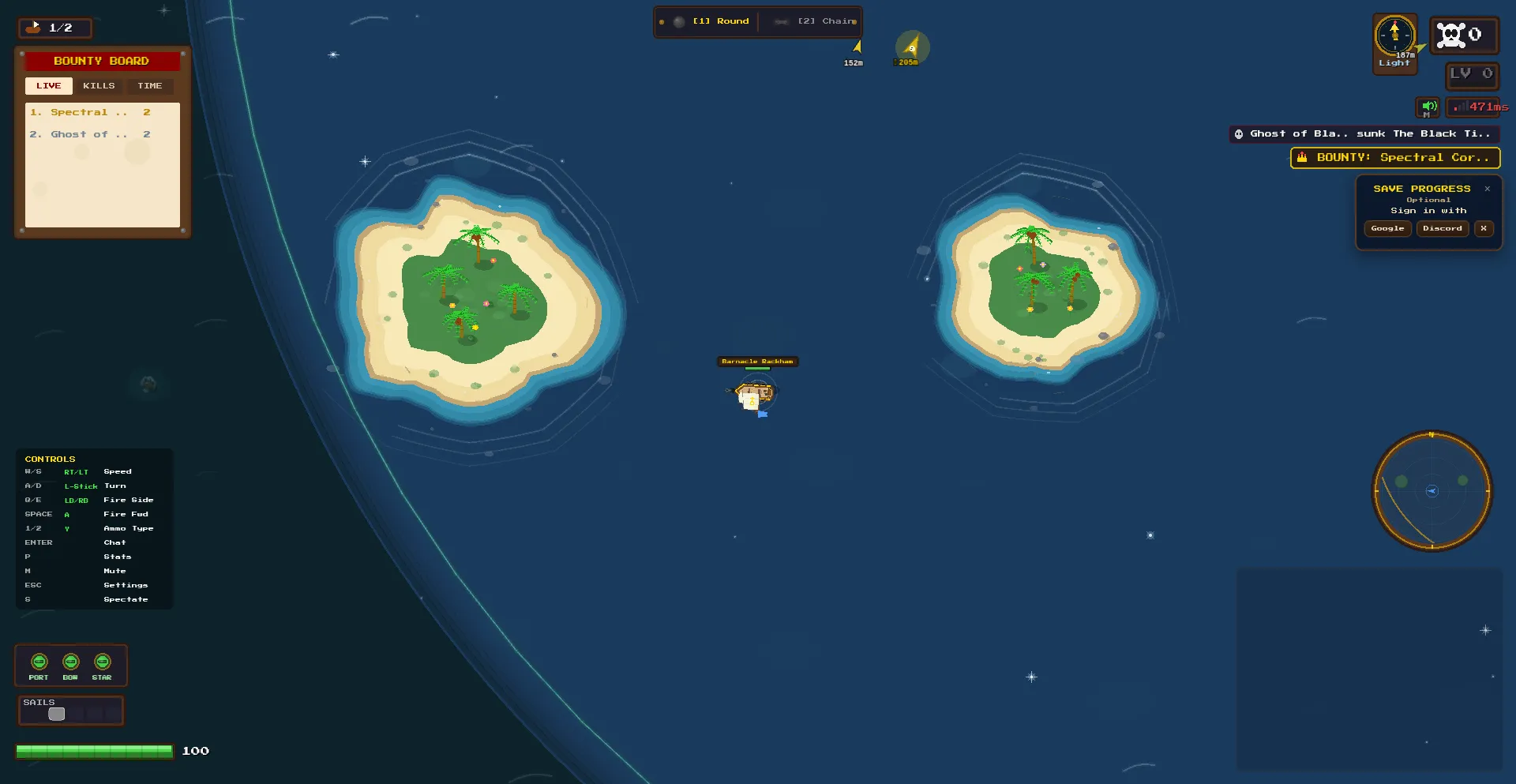Toggle the green speaker mute icon
1516x784 pixels.
pyautogui.click(x=1428, y=107)
